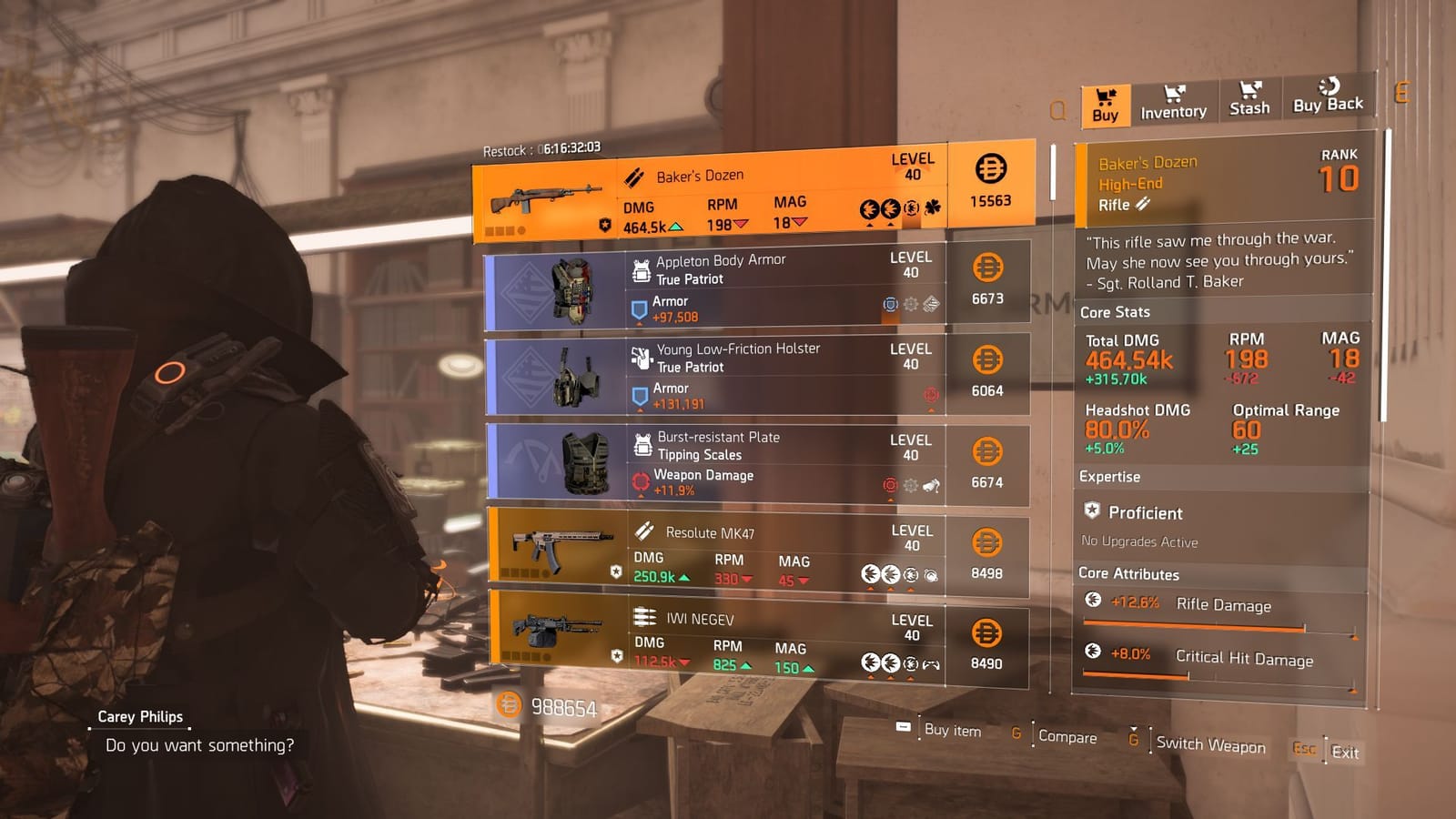This screenshot has width=1456, height=819.
Task: Open the Stash tab
Action: (x=1249, y=102)
